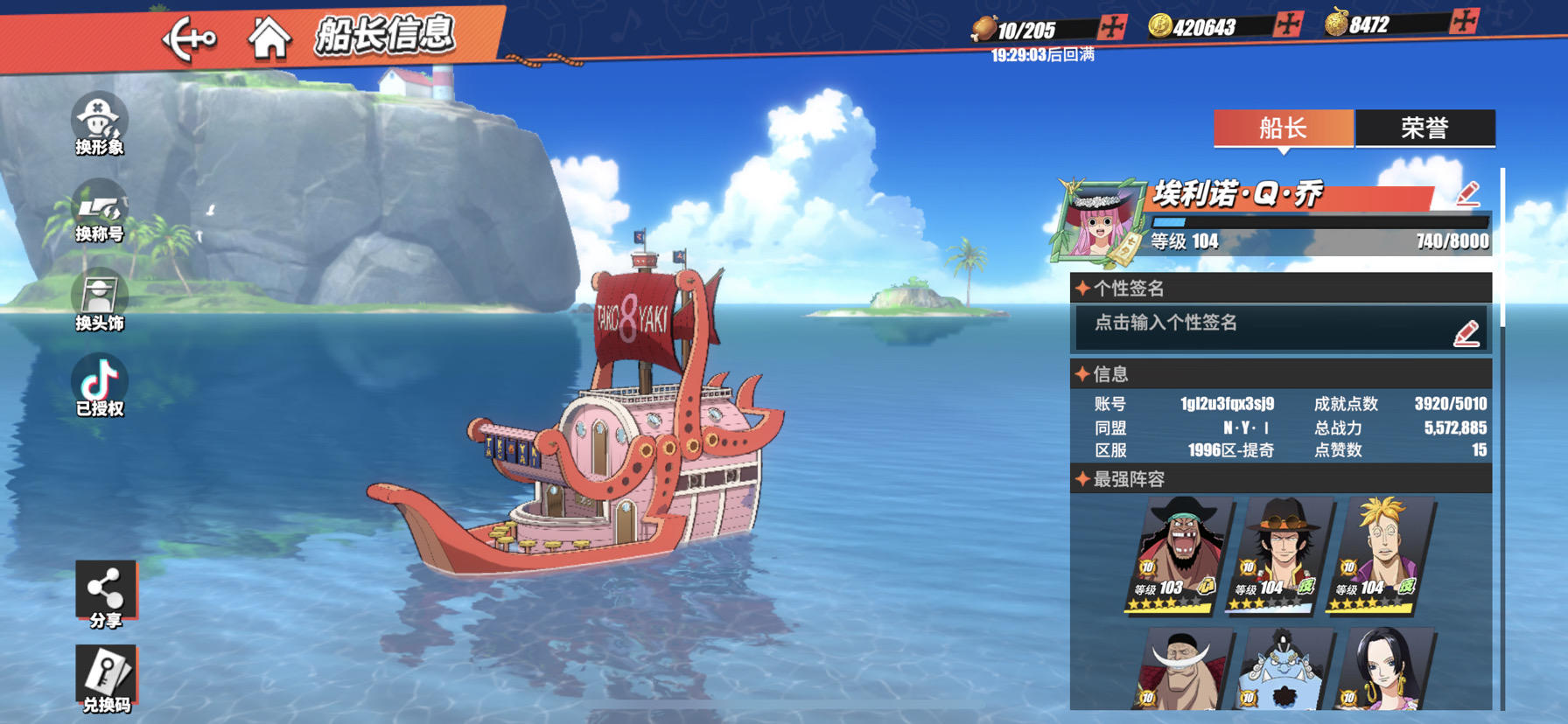Edit the captain name with pencil icon
The width and height of the screenshot is (1568, 724).
[1468, 193]
